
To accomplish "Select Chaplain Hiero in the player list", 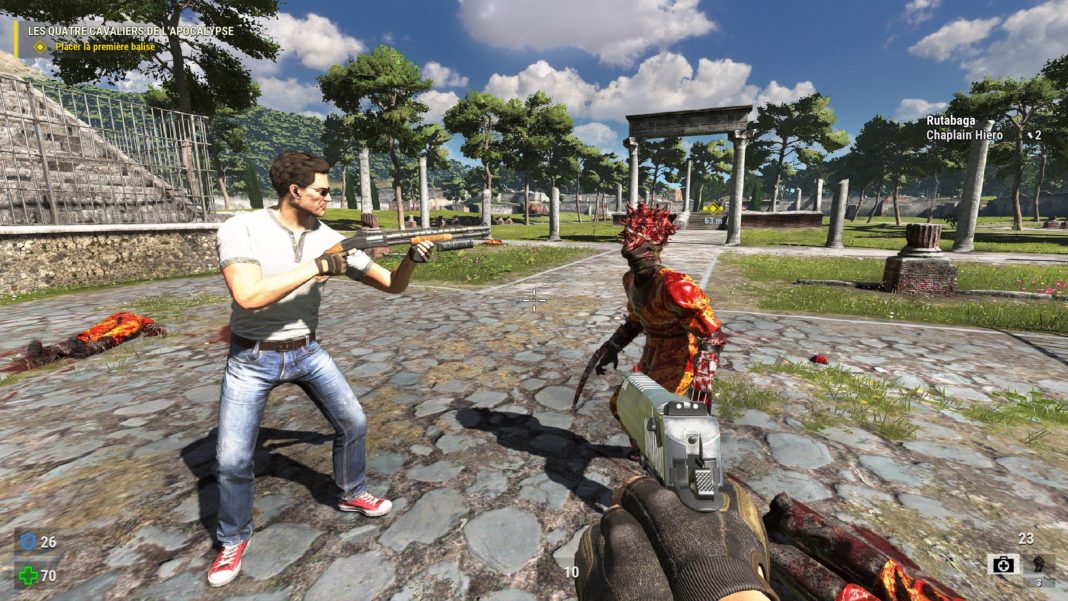I will (x=964, y=135).
